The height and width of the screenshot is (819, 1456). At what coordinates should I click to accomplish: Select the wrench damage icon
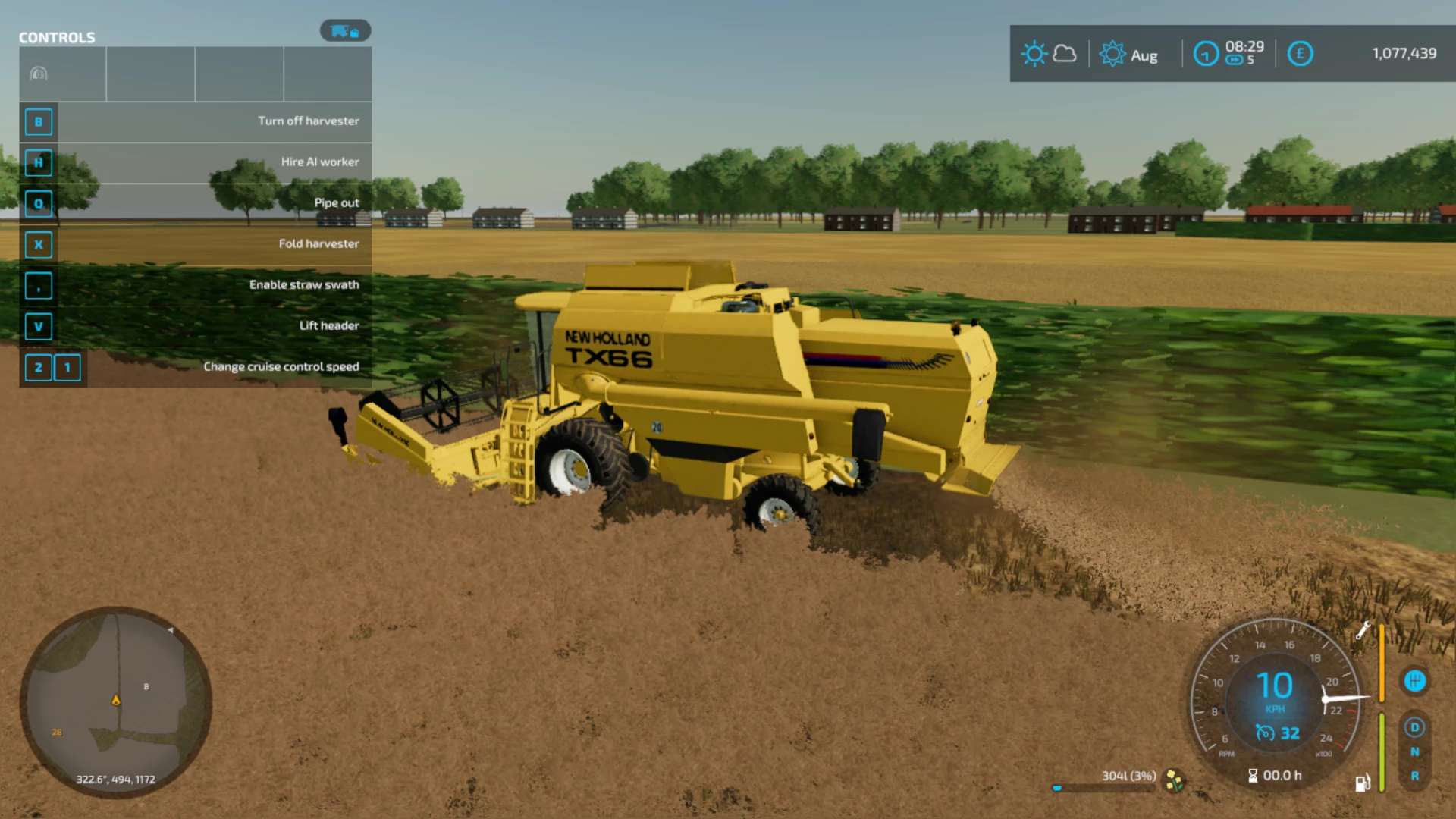[x=1363, y=630]
